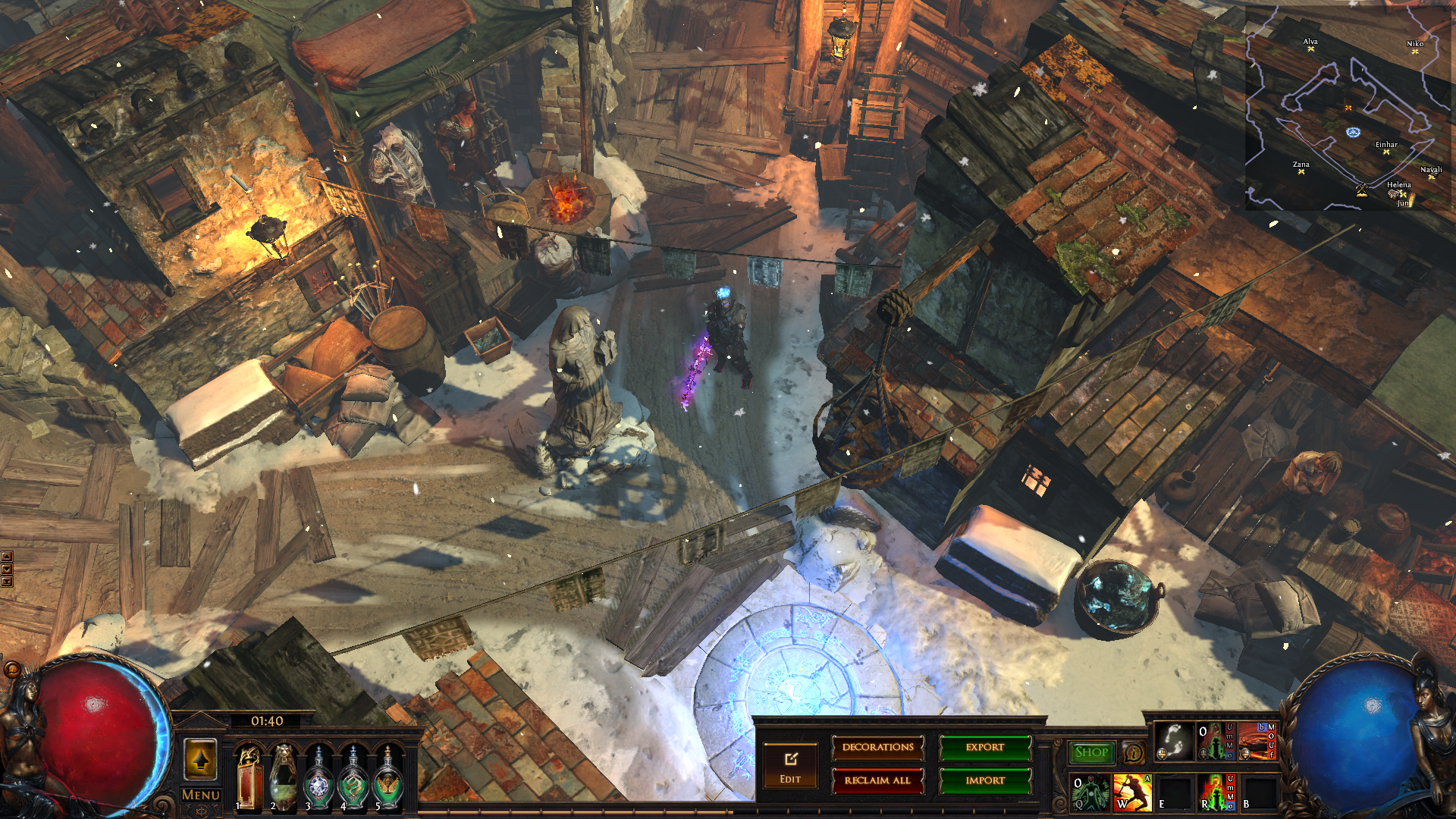Open the Menu button
1456x819 pixels.
(201, 795)
